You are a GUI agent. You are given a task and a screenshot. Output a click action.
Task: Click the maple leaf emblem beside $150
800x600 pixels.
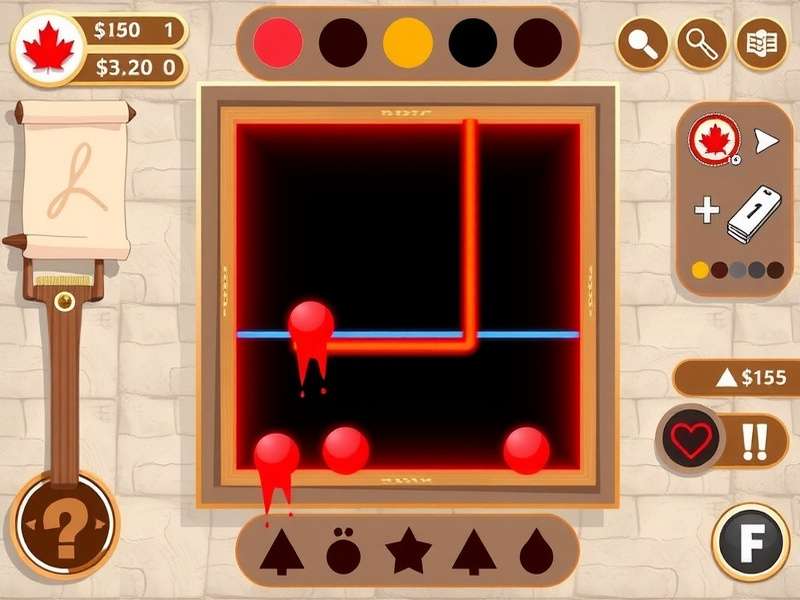pos(48,49)
